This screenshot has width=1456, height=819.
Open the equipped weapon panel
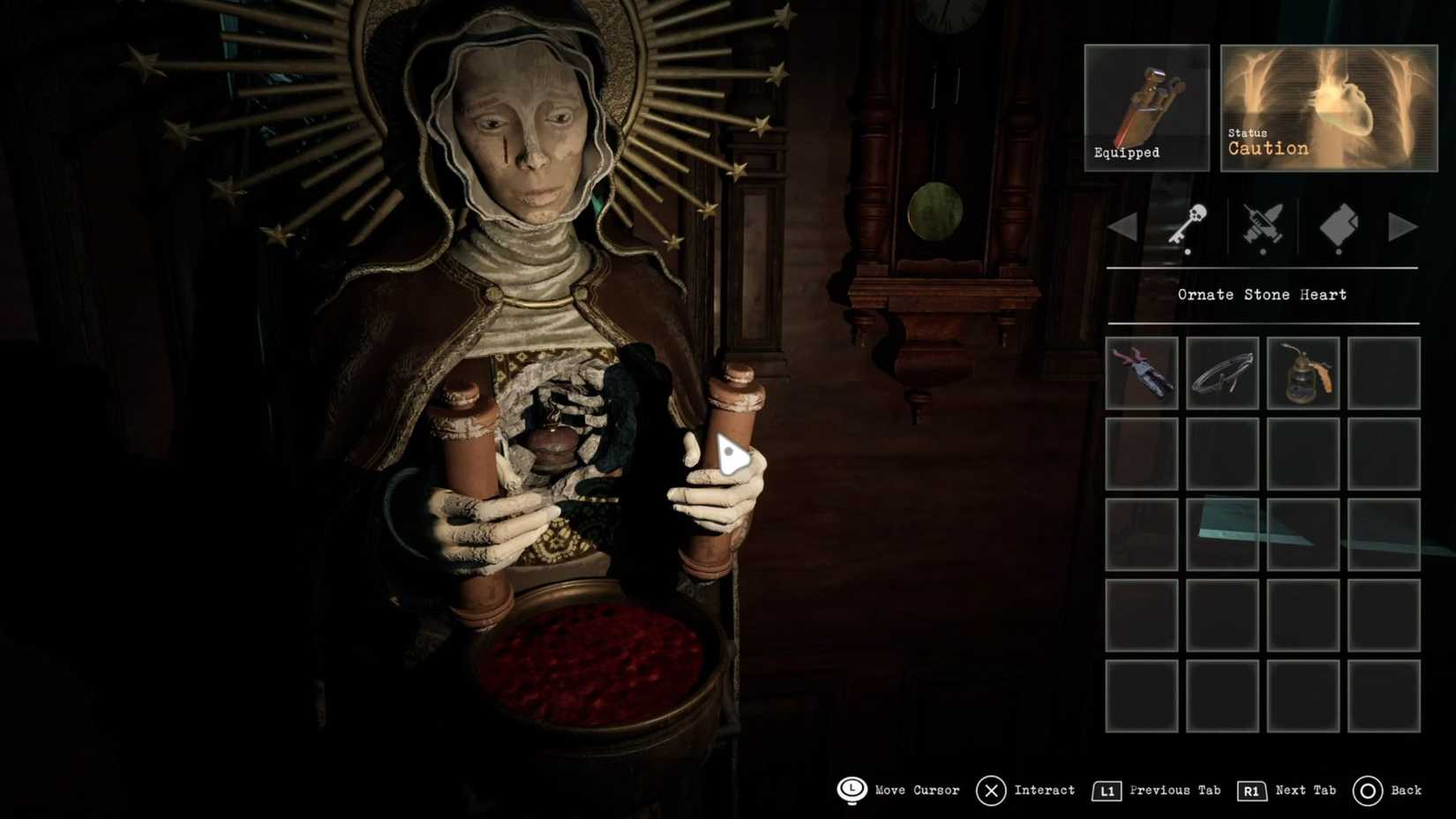[x=1146, y=107]
